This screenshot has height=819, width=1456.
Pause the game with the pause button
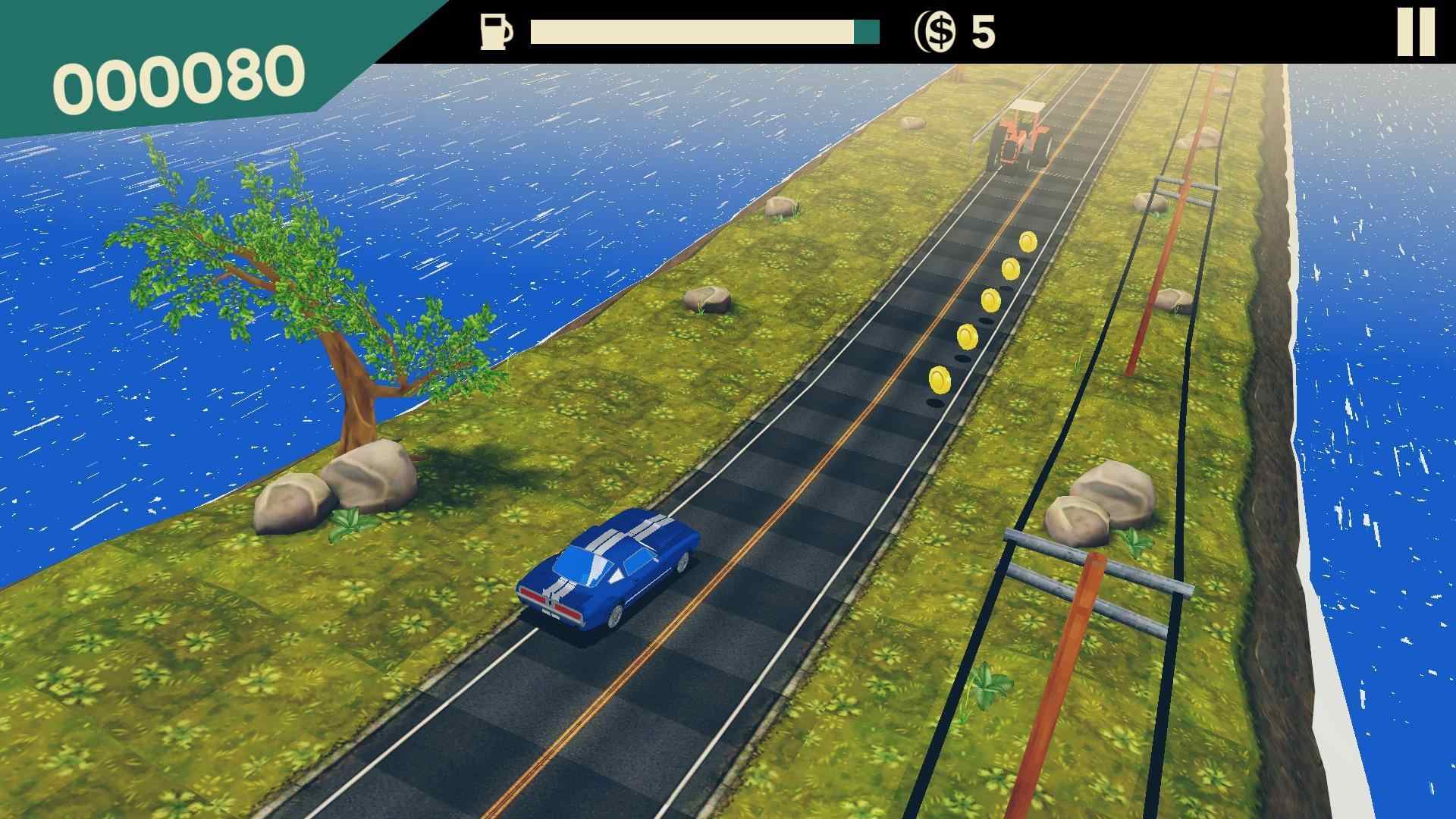pyautogui.click(x=1416, y=32)
